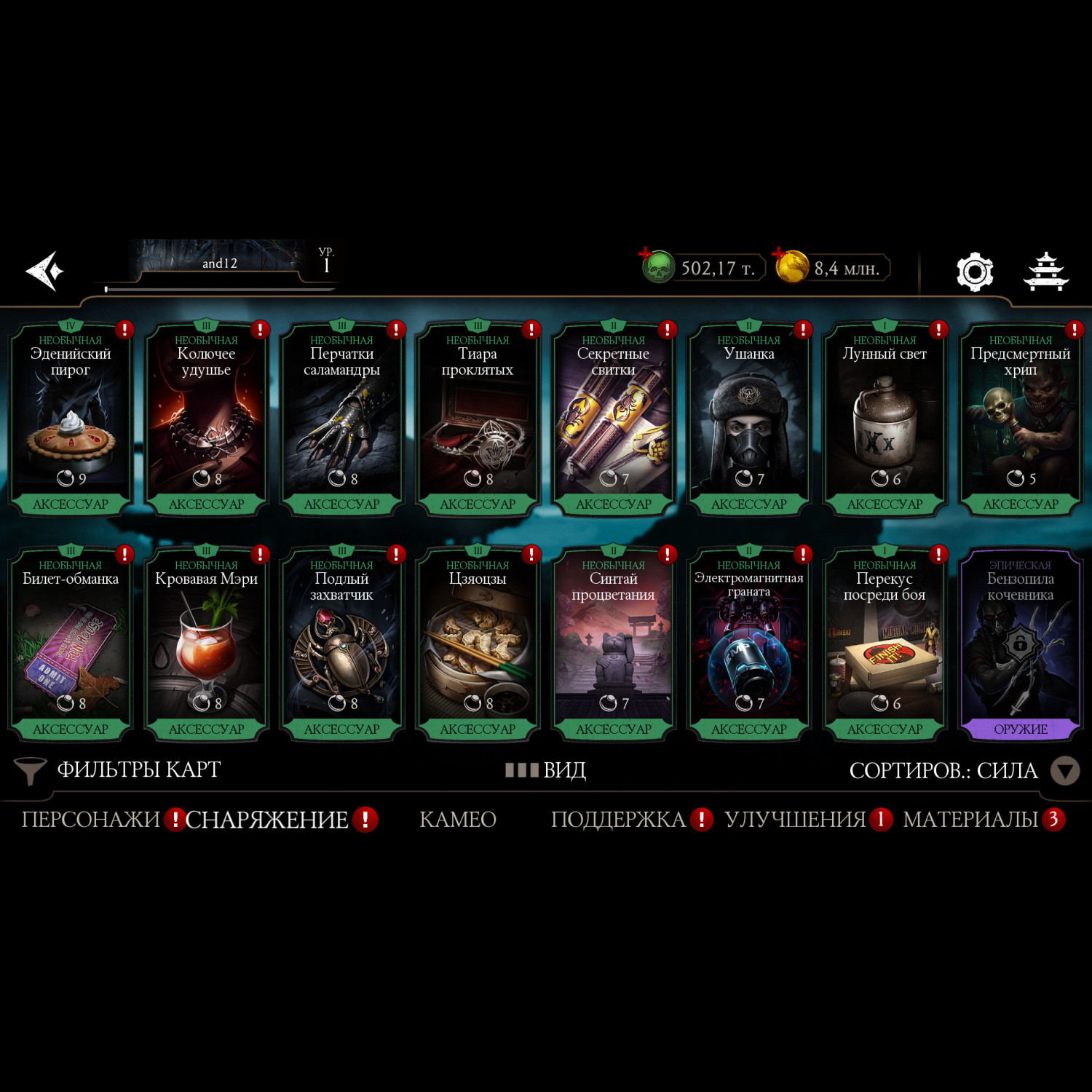Screen dimensions: 1092x1092
Task: Switch to the ПЕРСОНАЖИ tab
Action: [x=91, y=820]
